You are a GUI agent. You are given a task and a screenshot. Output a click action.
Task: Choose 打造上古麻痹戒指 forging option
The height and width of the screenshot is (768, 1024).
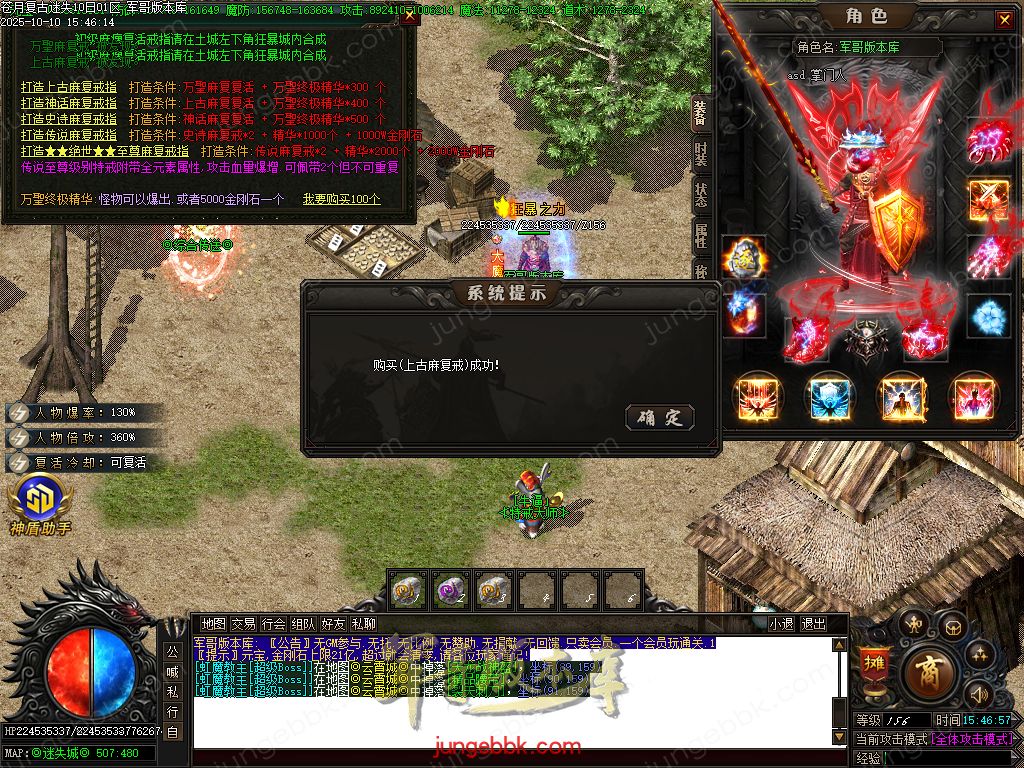pyautogui.click(x=69, y=88)
